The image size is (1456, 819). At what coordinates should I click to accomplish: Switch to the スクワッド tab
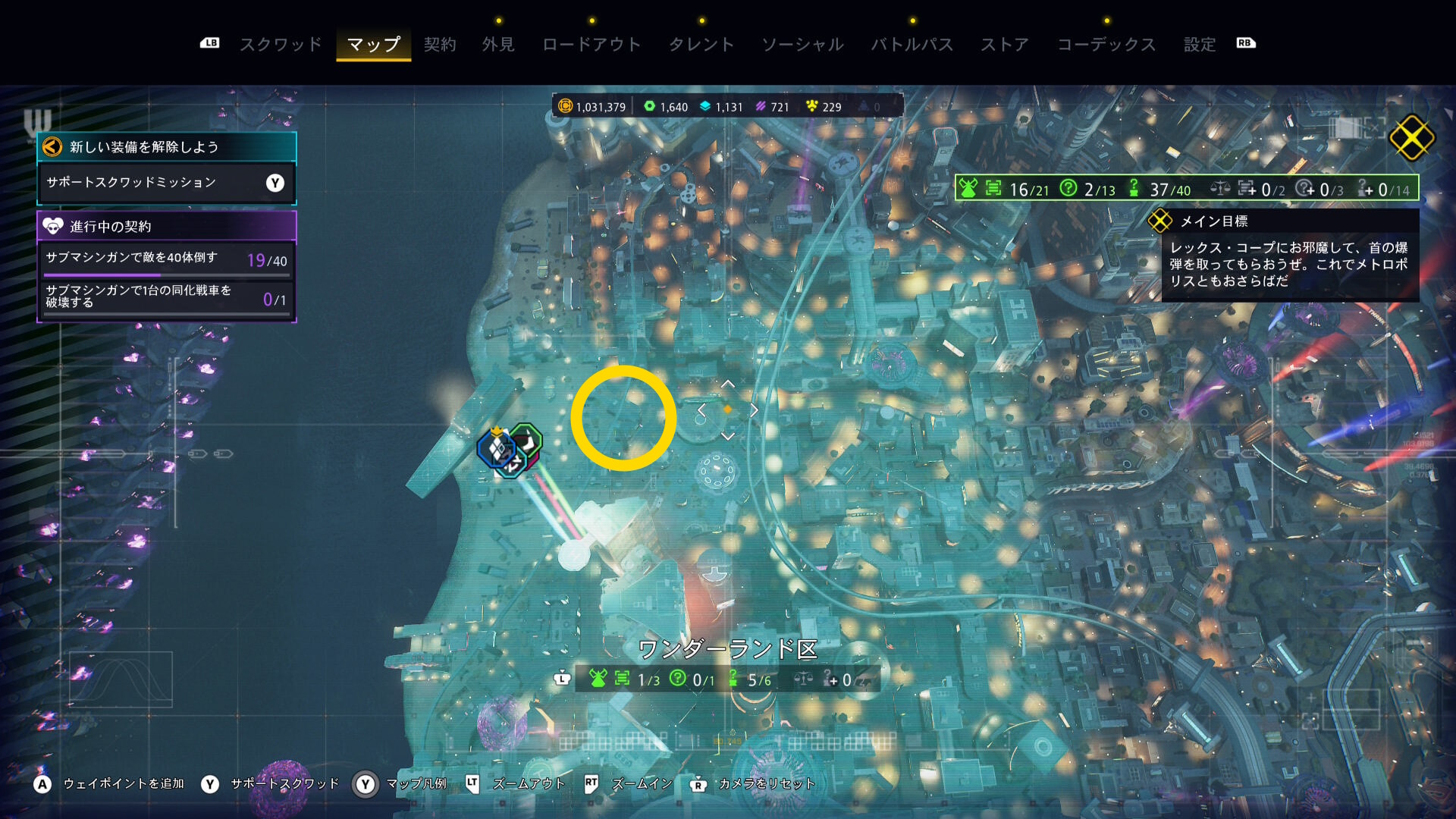[281, 45]
